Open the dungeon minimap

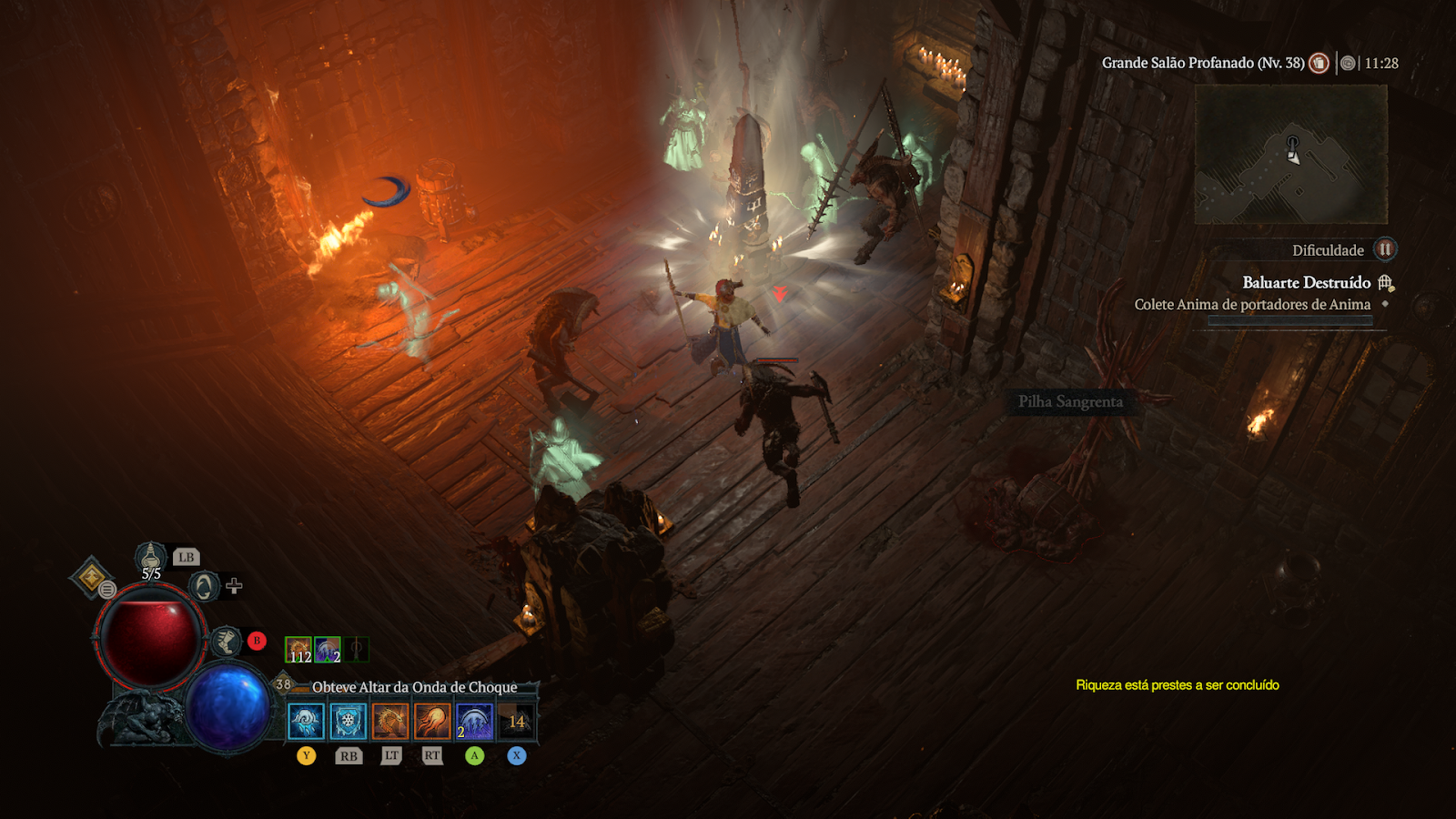tap(1290, 155)
